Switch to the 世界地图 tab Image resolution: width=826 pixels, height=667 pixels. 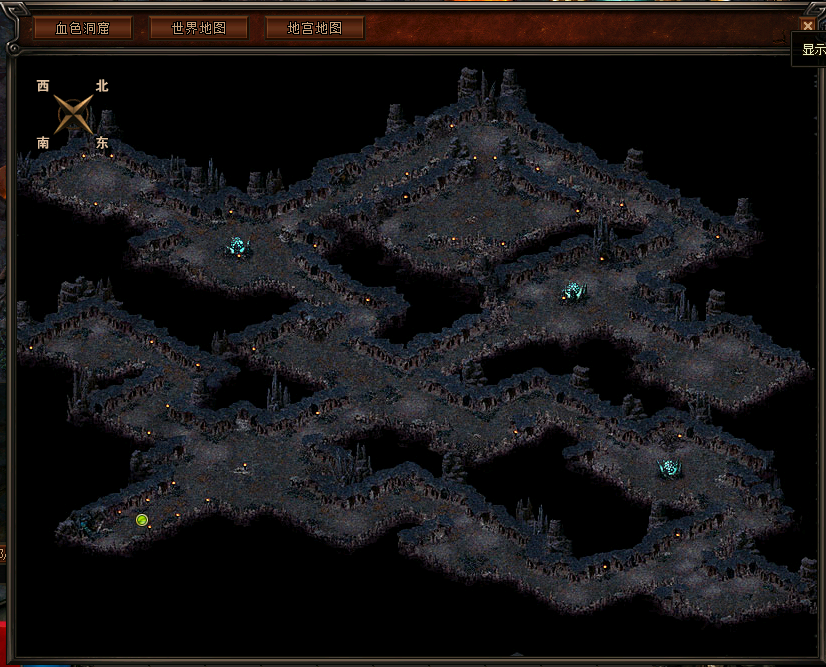pos(199,28)
